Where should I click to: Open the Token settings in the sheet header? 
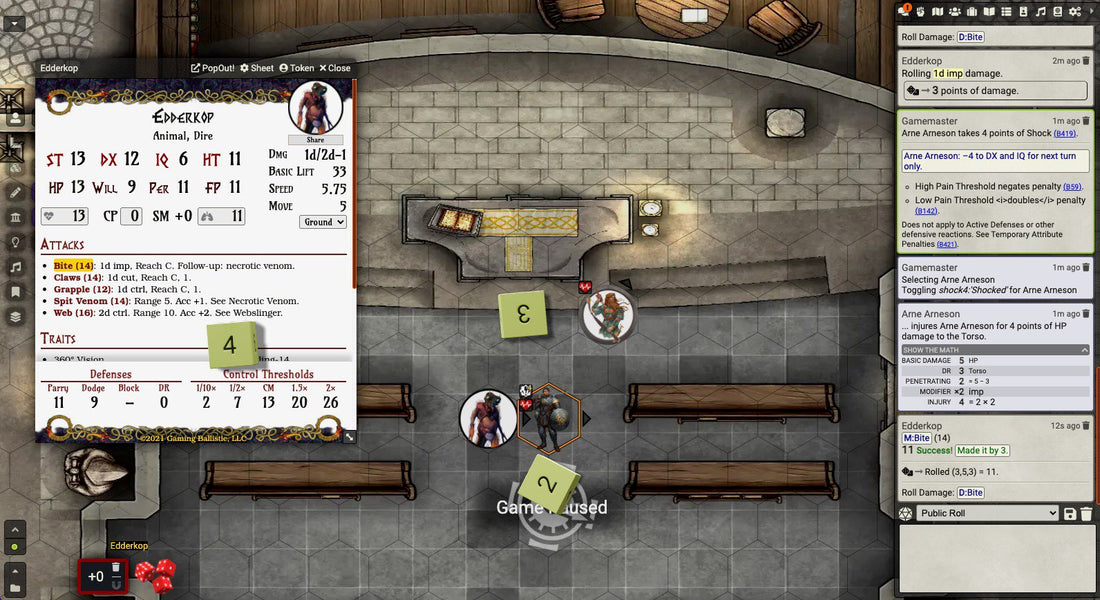click(297, 68)
